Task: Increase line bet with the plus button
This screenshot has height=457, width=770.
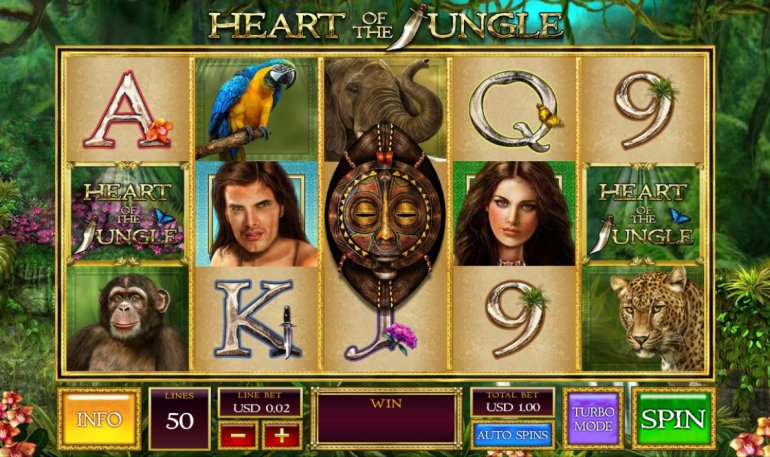Action: [281, 435]
